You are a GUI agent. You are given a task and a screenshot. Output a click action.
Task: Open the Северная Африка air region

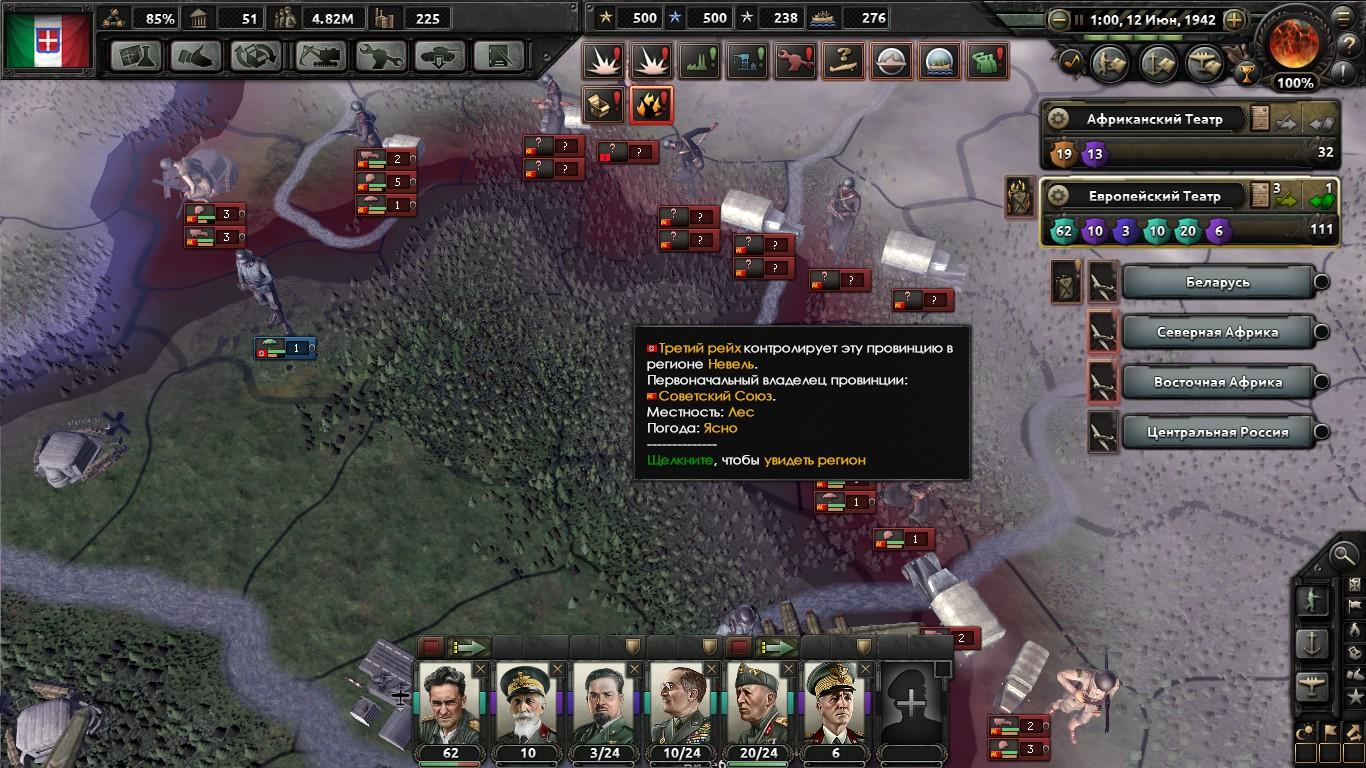[x=1217, y=332]
